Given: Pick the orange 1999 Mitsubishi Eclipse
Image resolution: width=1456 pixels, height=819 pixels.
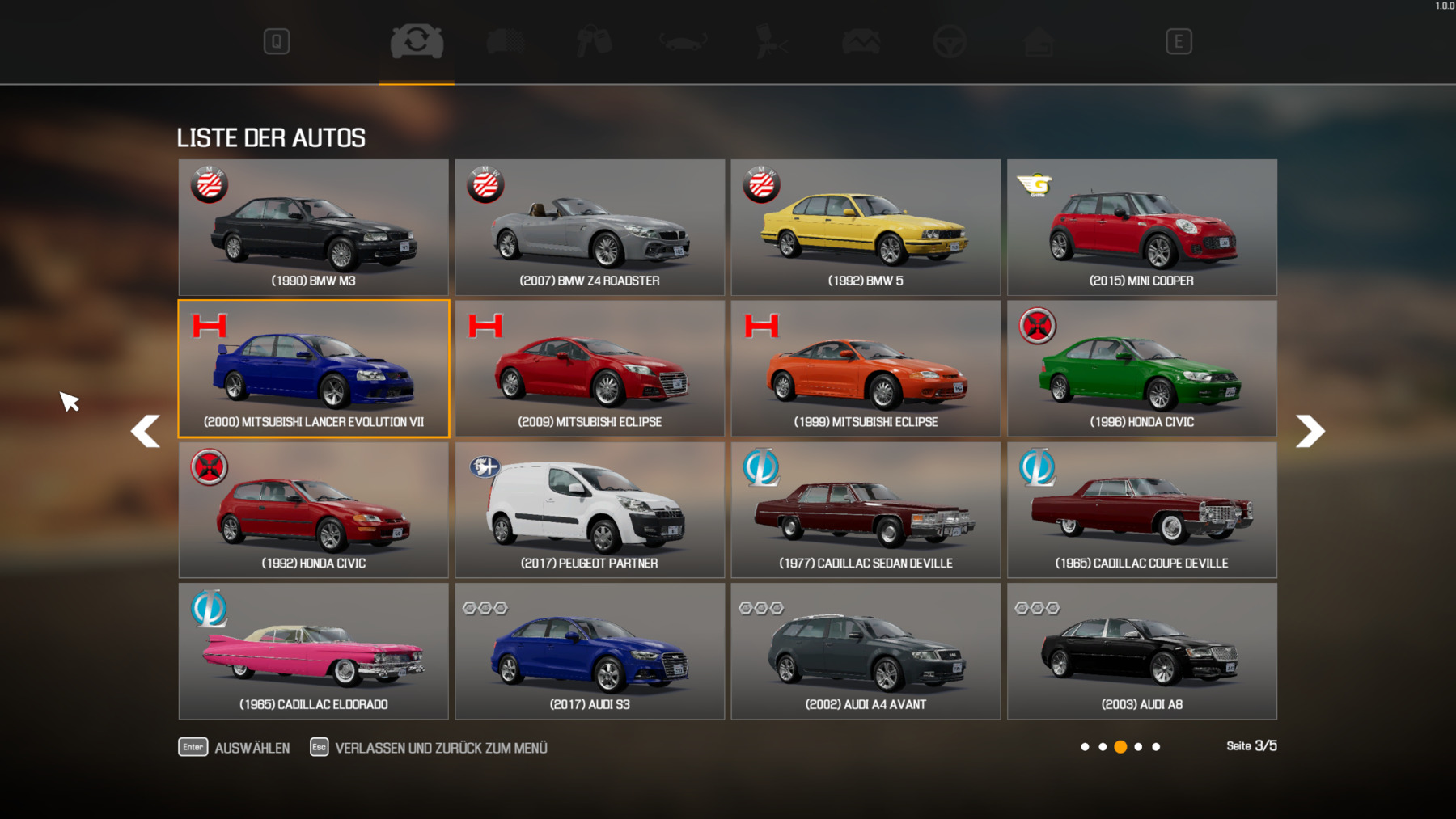Looking at the screenshot, I should 866,369.
